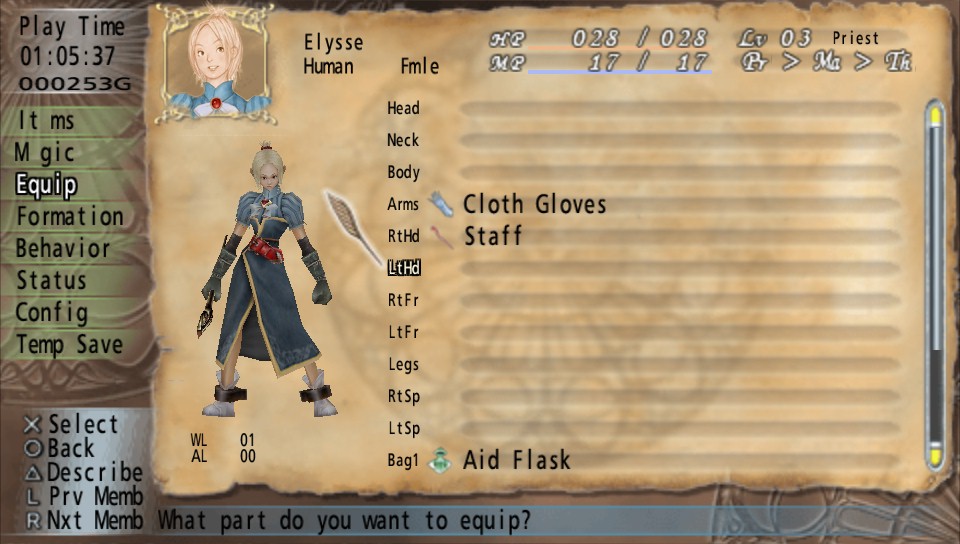Select the RtFr equipment slot
Image resolution: width=960 pixels, height=544 pixels.
click(x=403, y=300)
